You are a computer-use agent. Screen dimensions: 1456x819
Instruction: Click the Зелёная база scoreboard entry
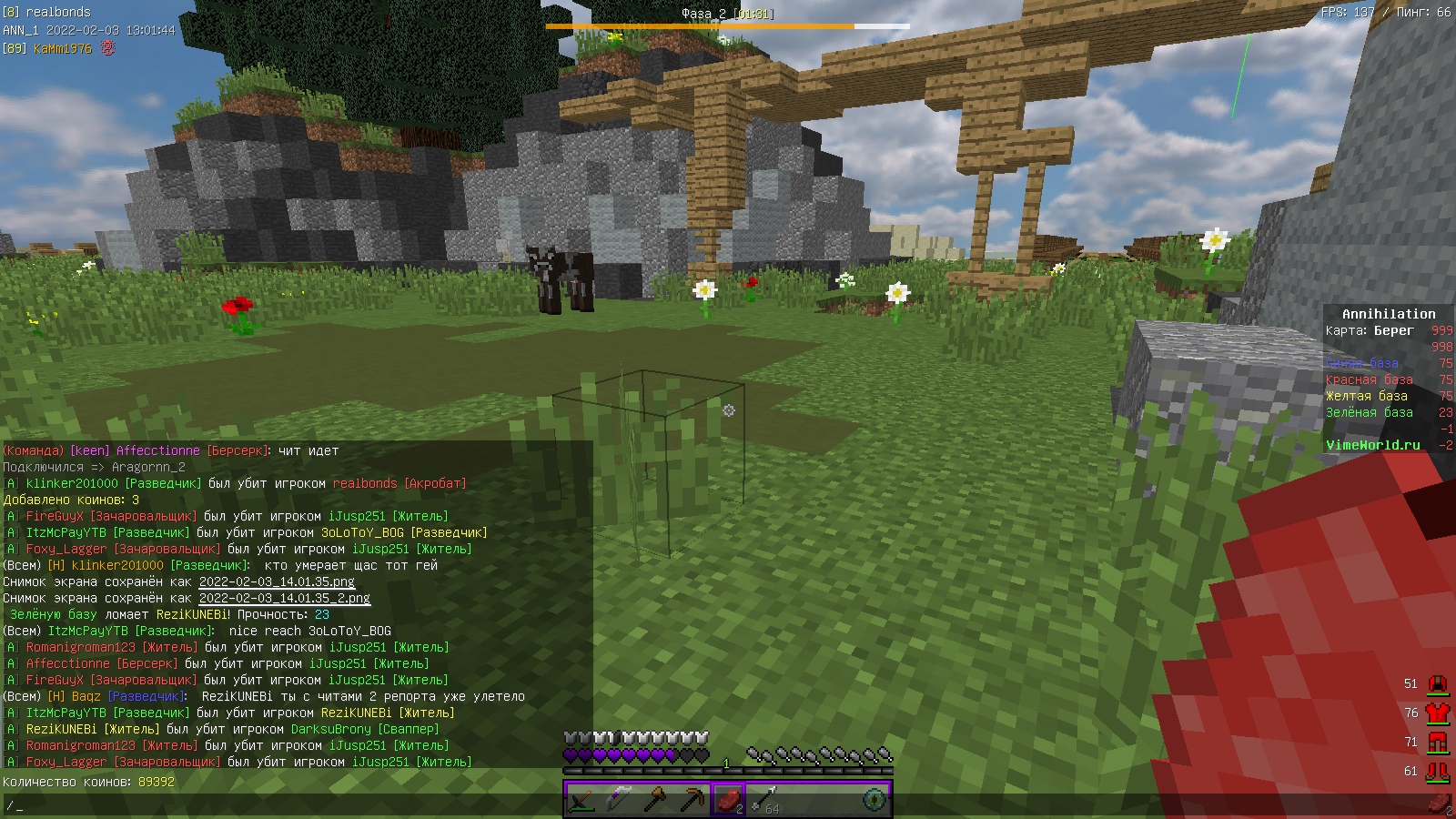click(1369, 412)
